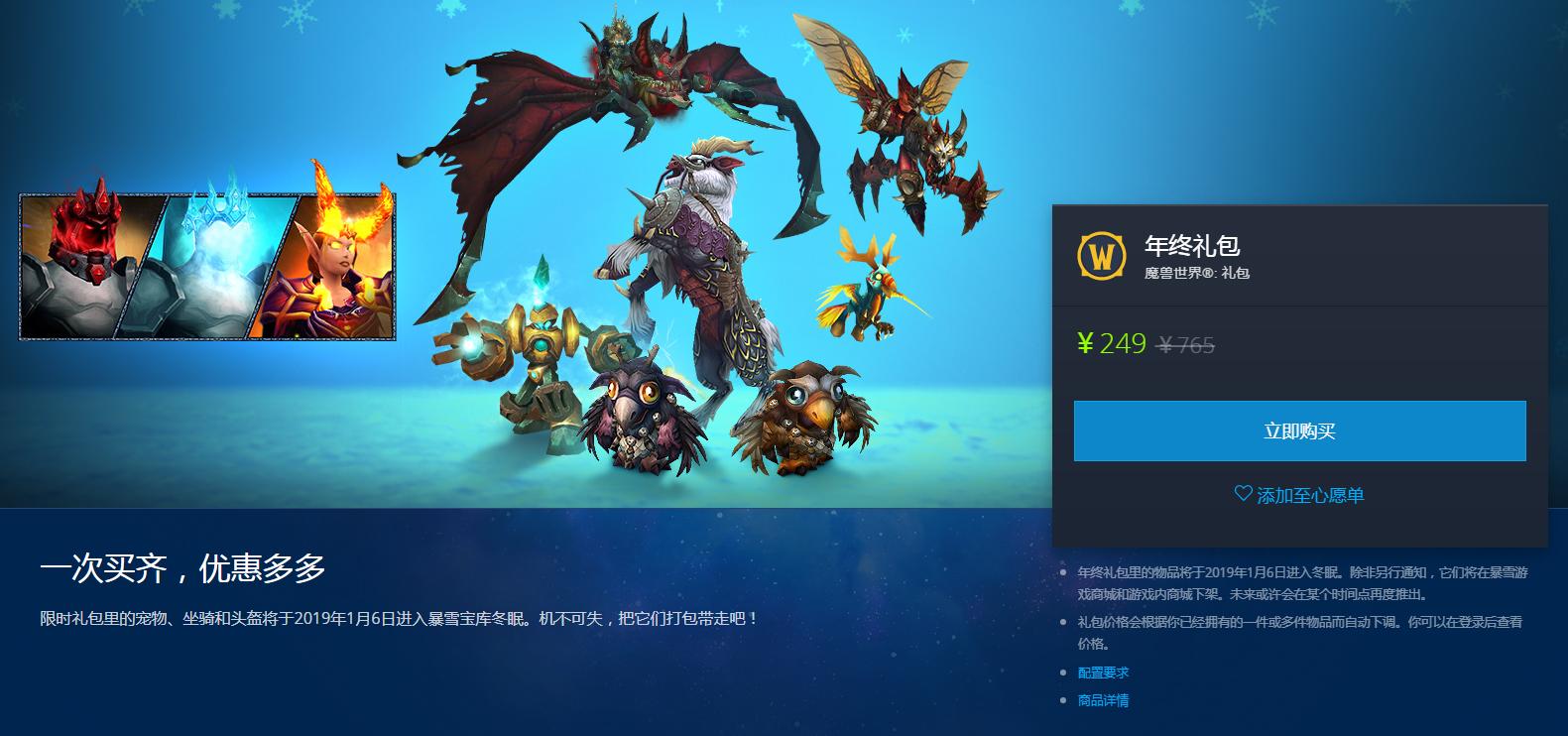Open the 添加至心愿单 wishlist link
Viewport: 1568px width, 736px height.
click(1309, 496)
